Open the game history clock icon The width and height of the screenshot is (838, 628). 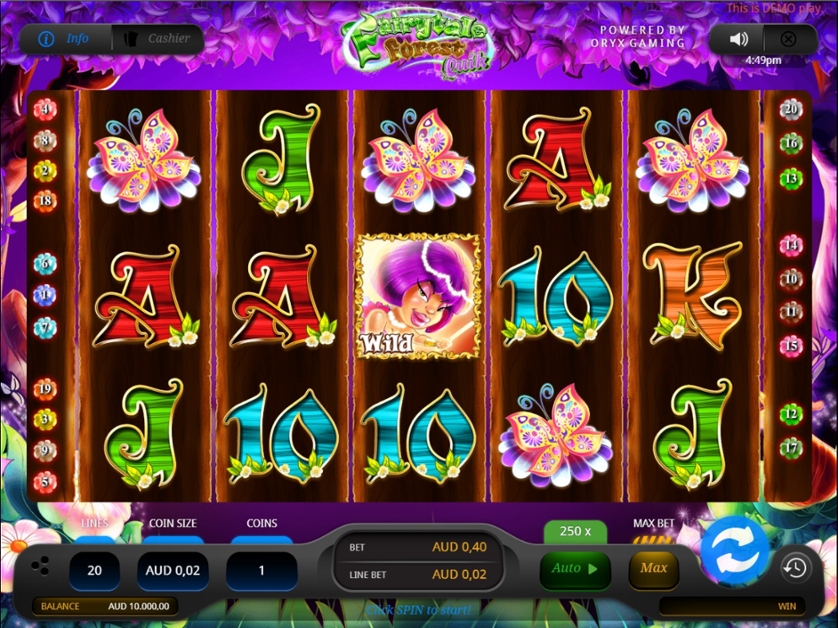795,568
